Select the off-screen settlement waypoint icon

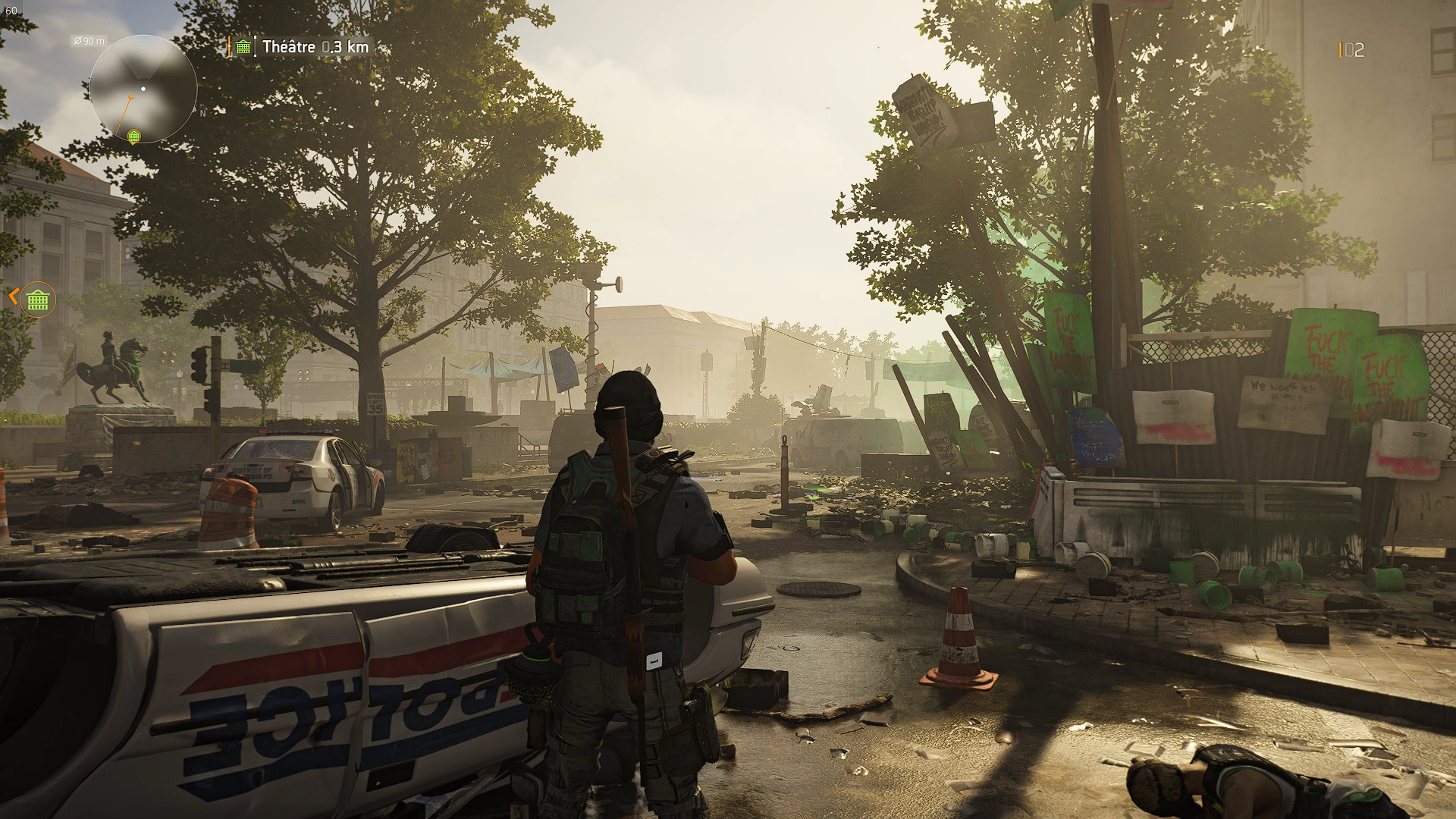[38, 300]
